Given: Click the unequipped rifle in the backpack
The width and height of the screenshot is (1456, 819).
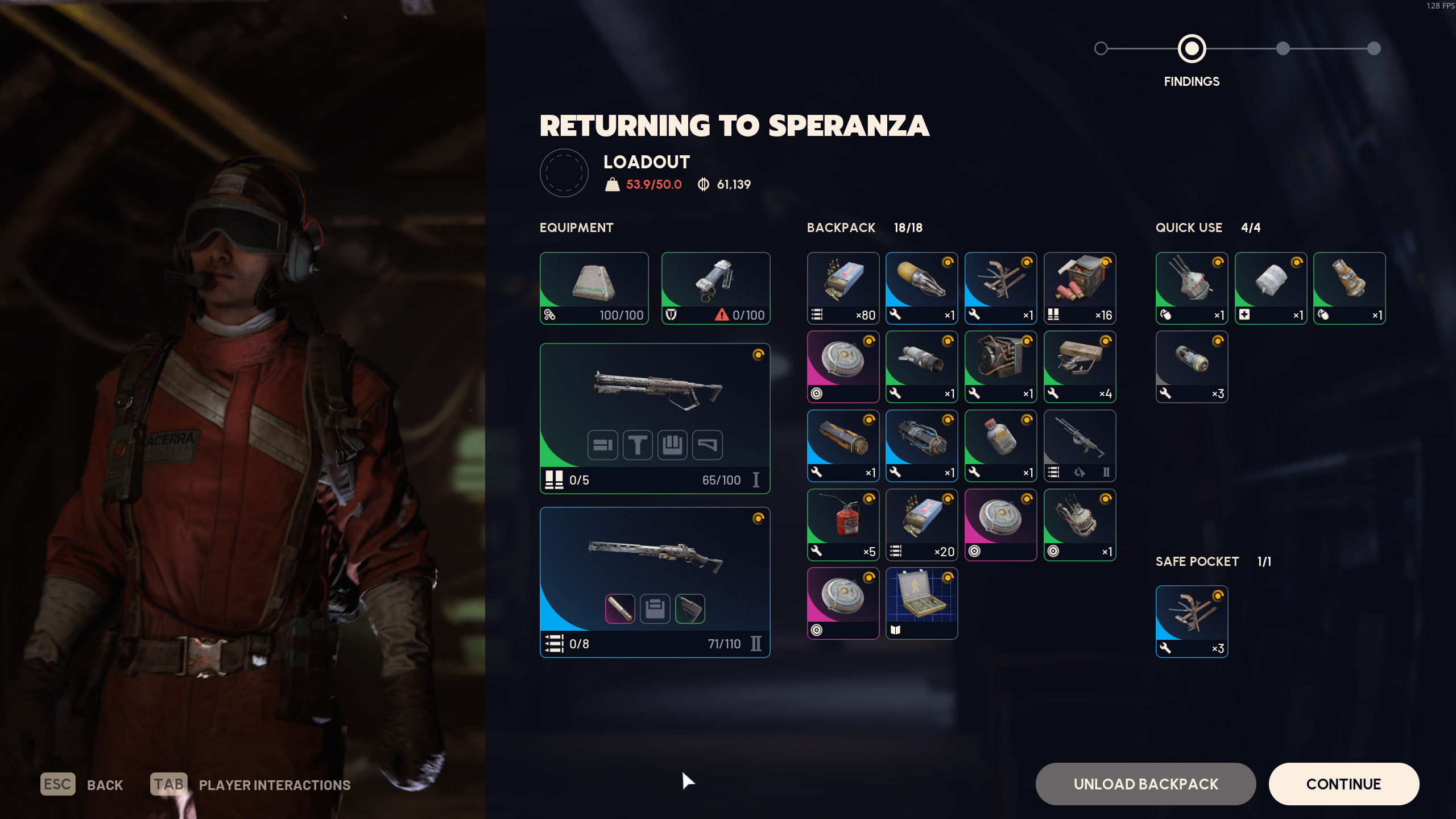Looking at the screenshot, I should point(1079,445).
